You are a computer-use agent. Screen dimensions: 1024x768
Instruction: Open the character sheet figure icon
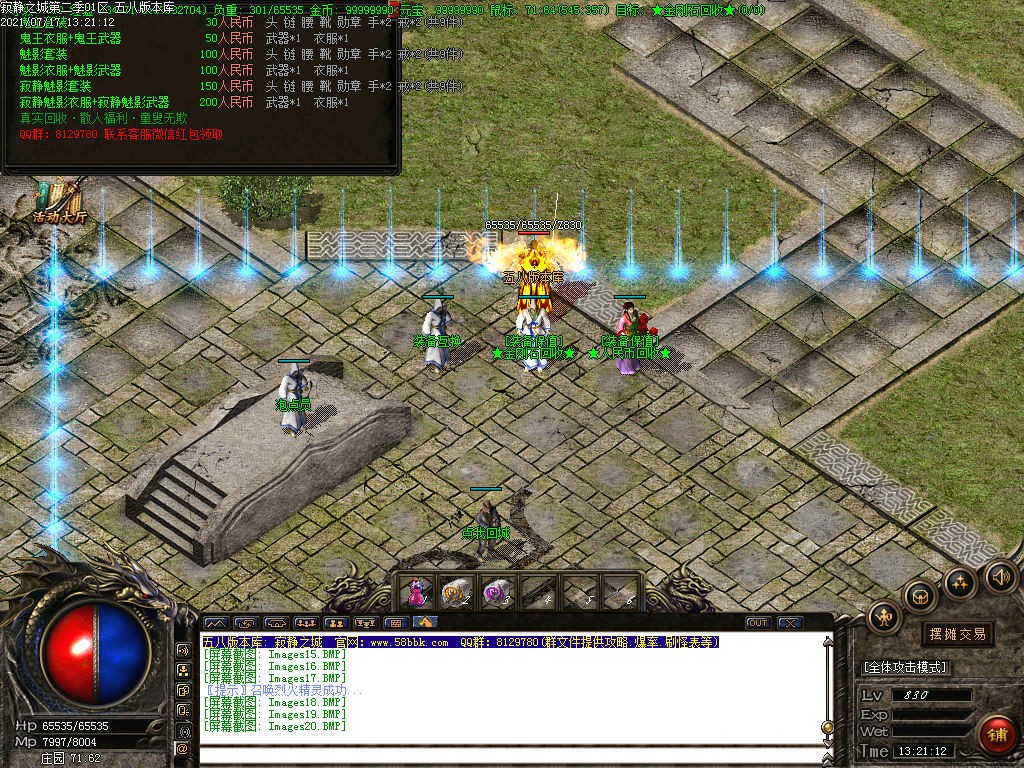pyautogui.click(x=885, y=617)
